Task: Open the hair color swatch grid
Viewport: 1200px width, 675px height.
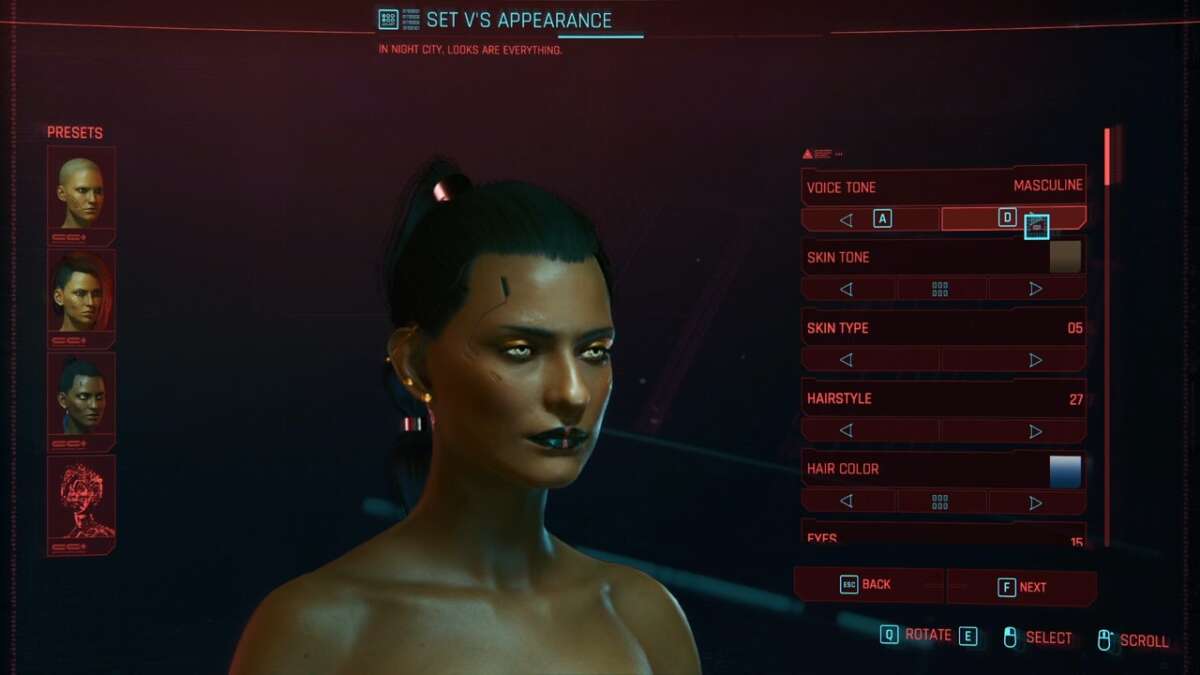Action: coord(940,502)
